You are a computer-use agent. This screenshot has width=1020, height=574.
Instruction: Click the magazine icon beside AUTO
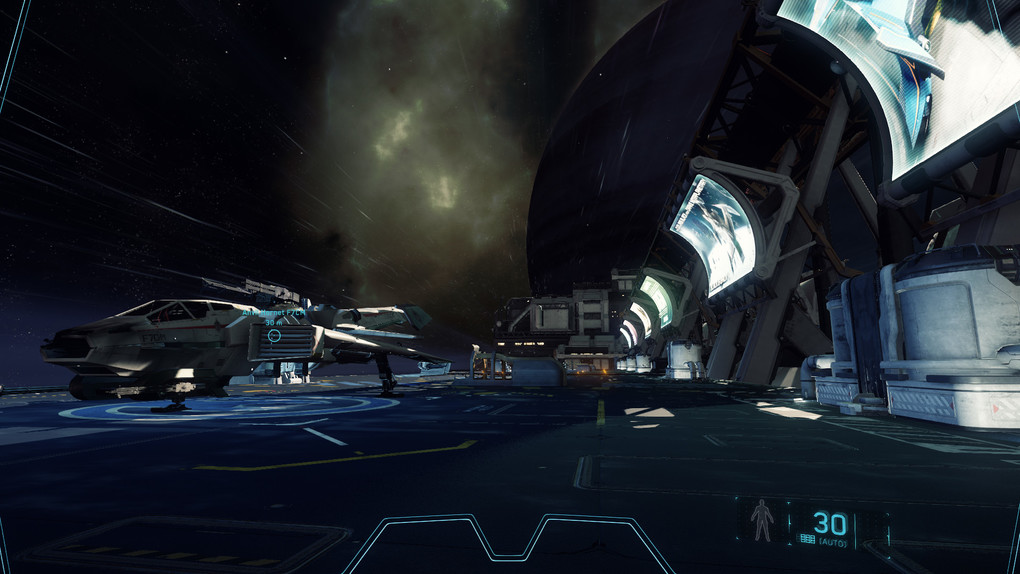(806, 540)
